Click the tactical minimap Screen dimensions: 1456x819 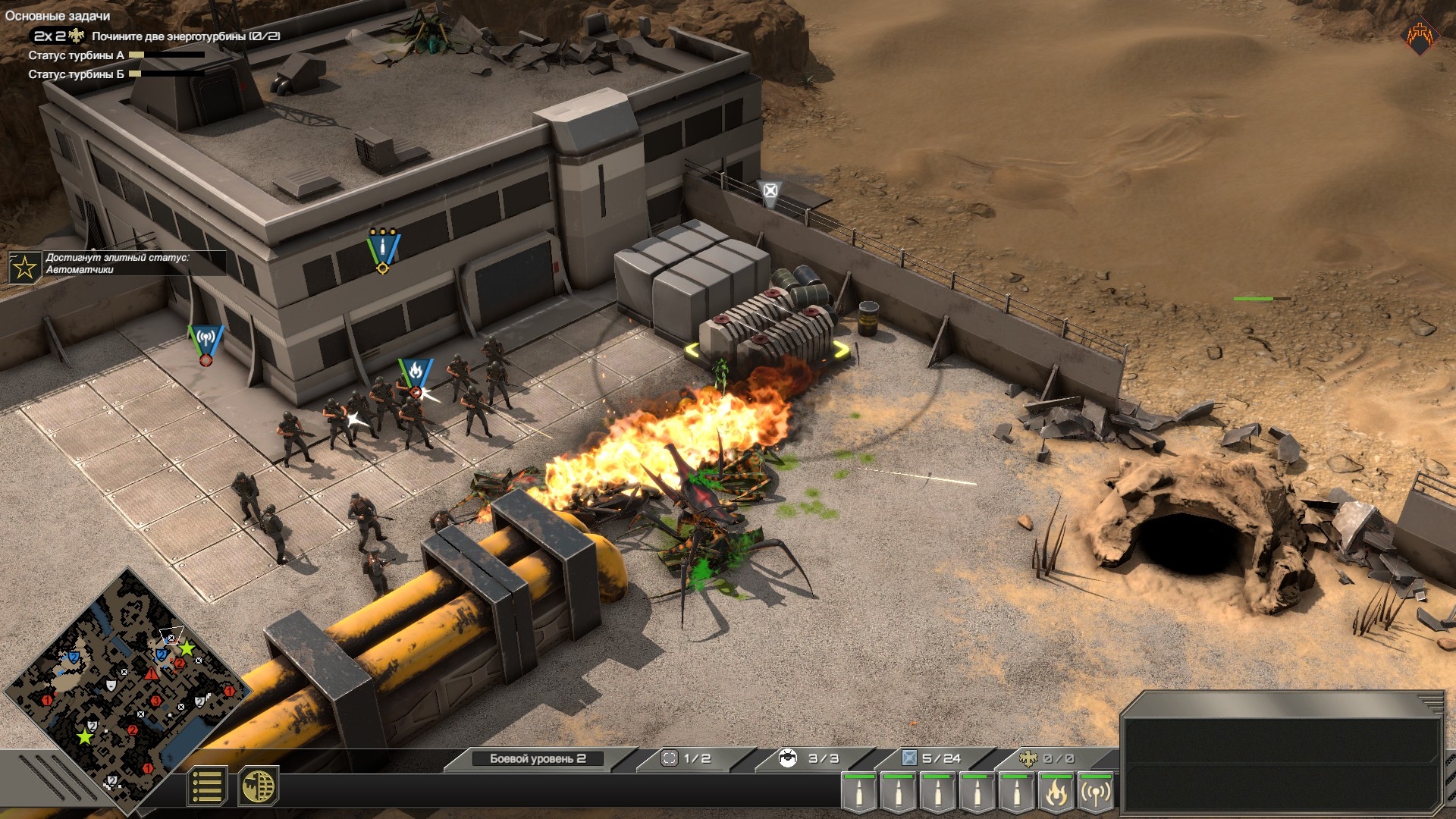tap(127, 682)
